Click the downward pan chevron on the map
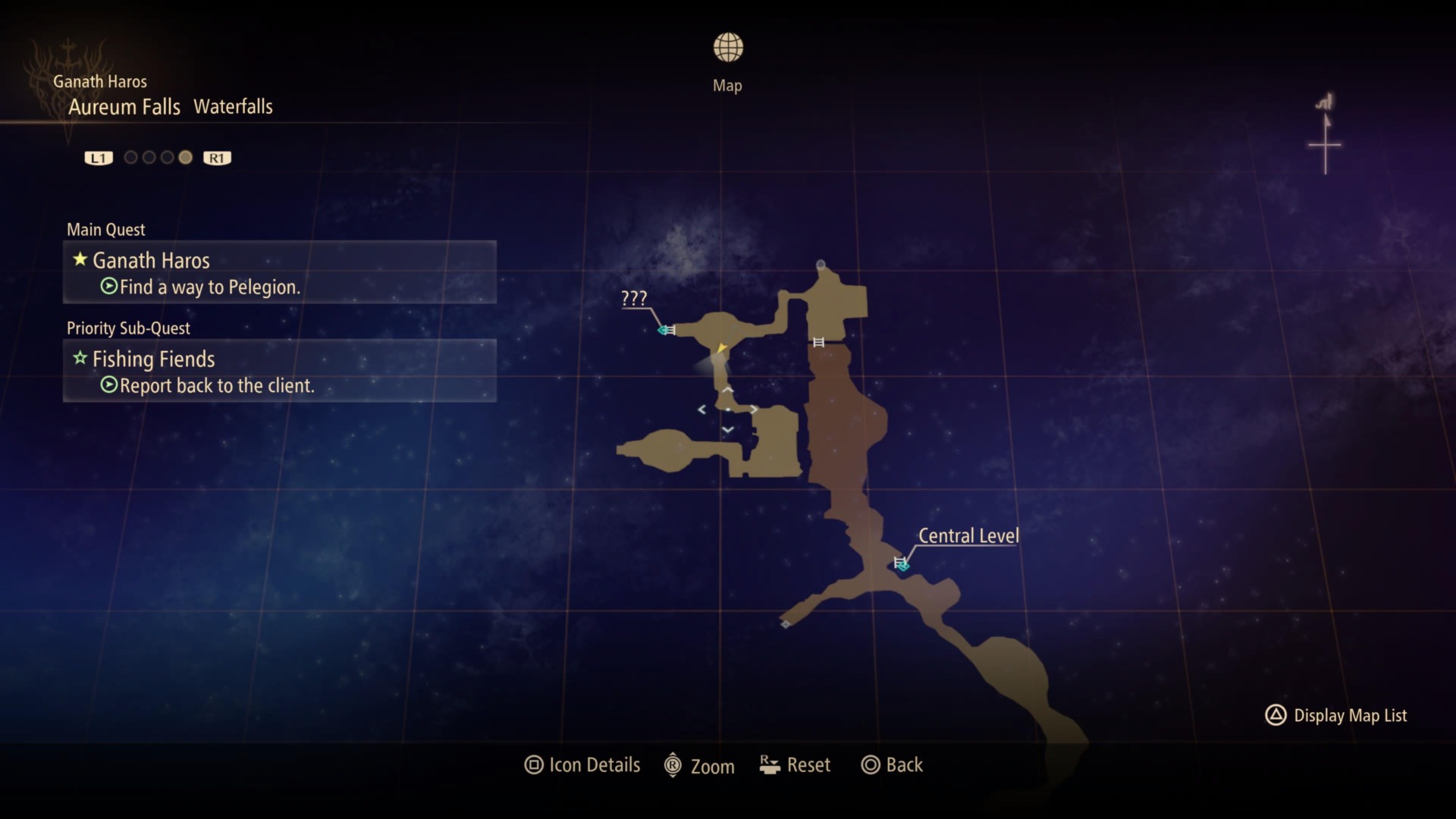The height and width of the screenshot is (819, 1456). click(x=728, y=429)
